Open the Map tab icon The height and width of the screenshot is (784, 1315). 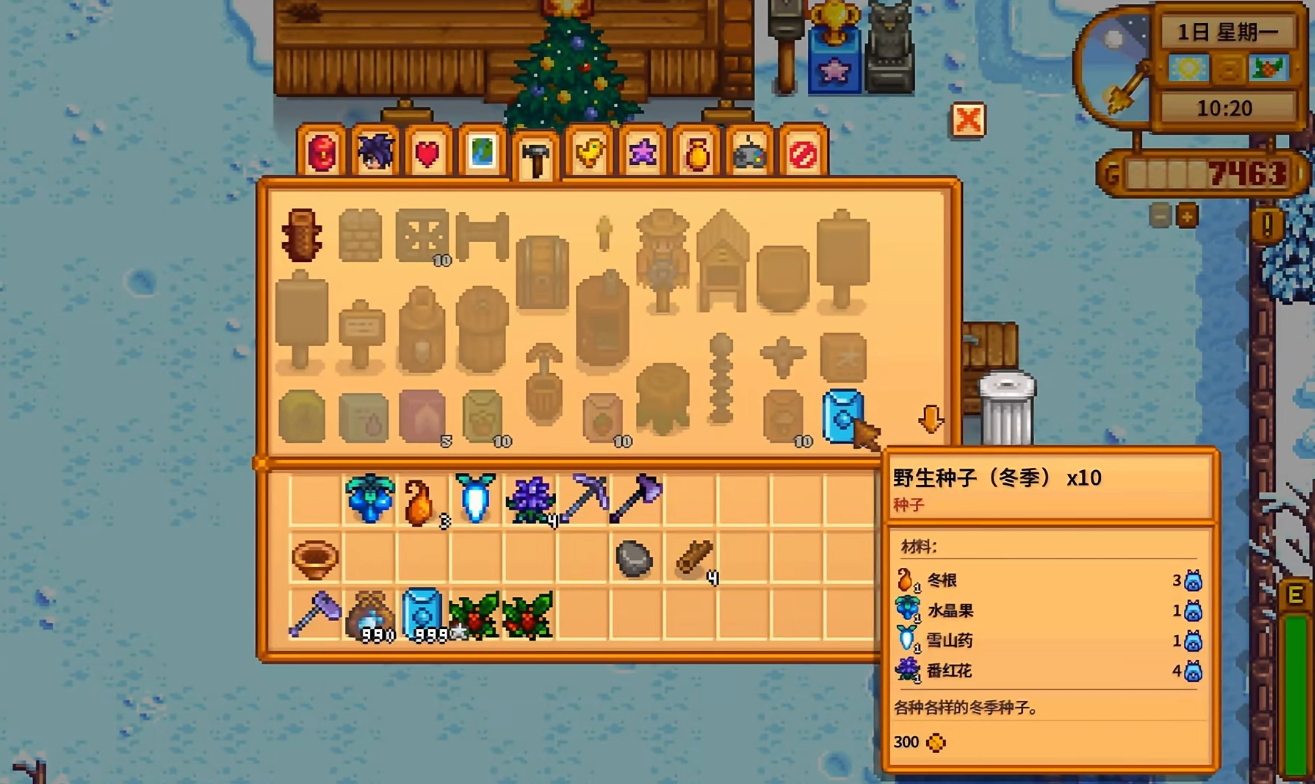[x=479, y=150]
